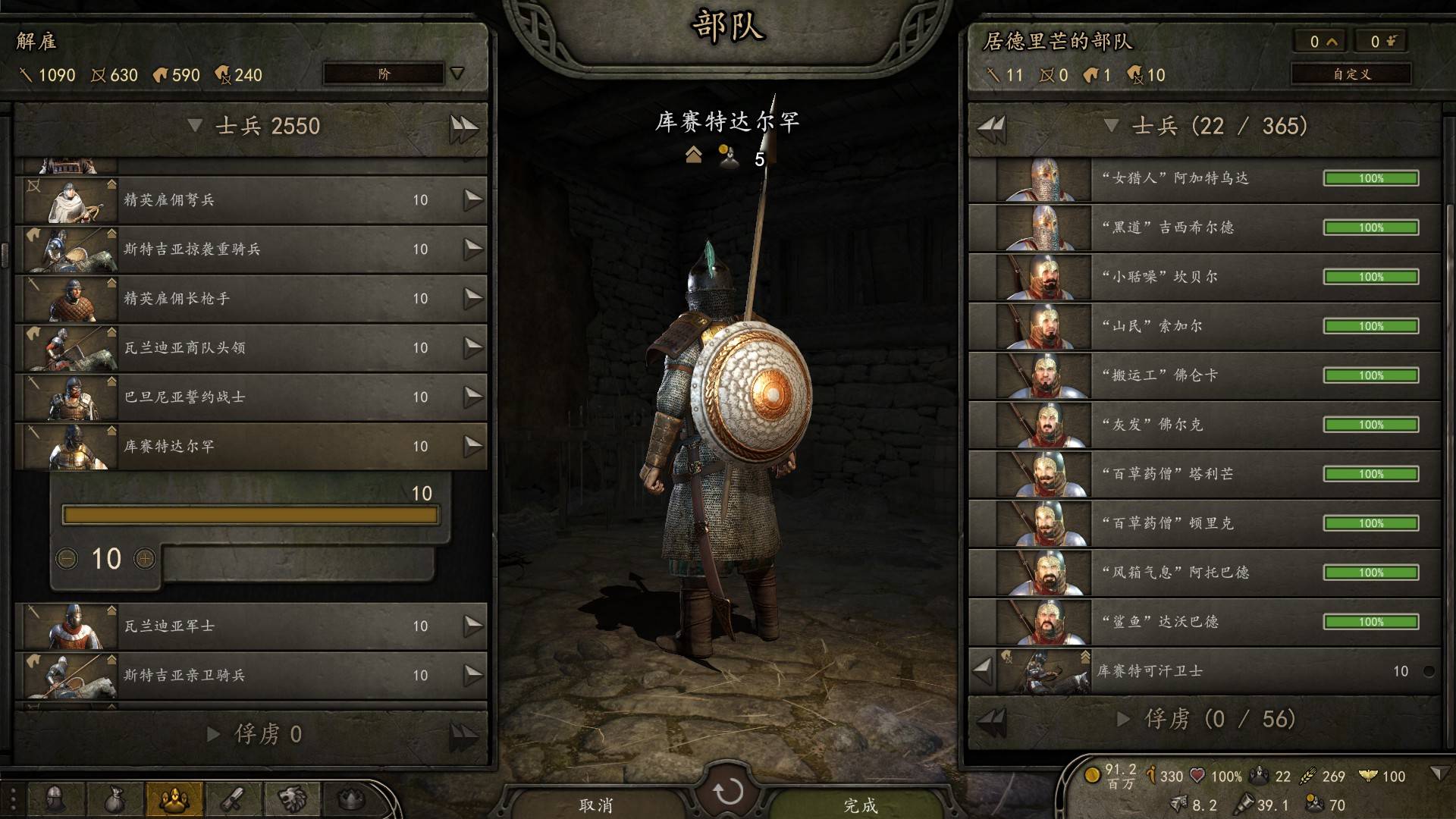
Task: Open the inventory bag icon in bottom bar
Action: pos(115,799)
